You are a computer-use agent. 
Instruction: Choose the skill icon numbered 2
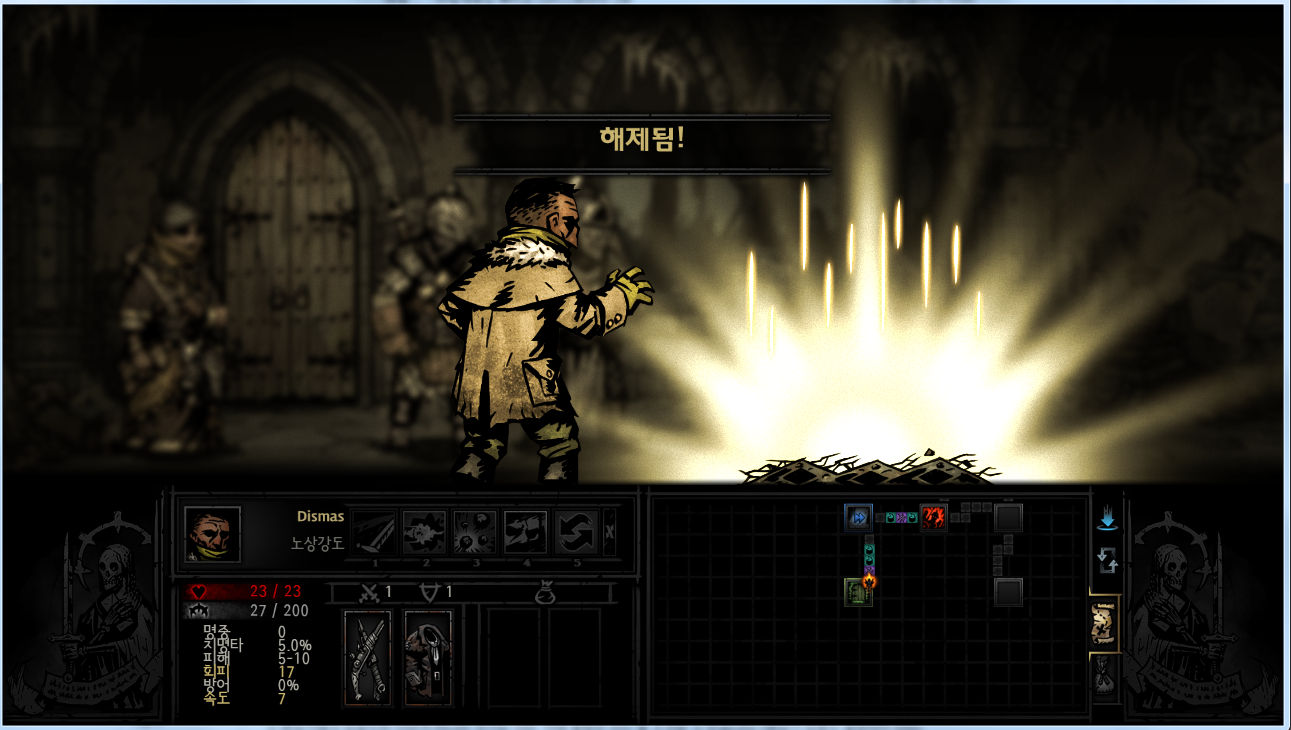[x=425, y=533]
